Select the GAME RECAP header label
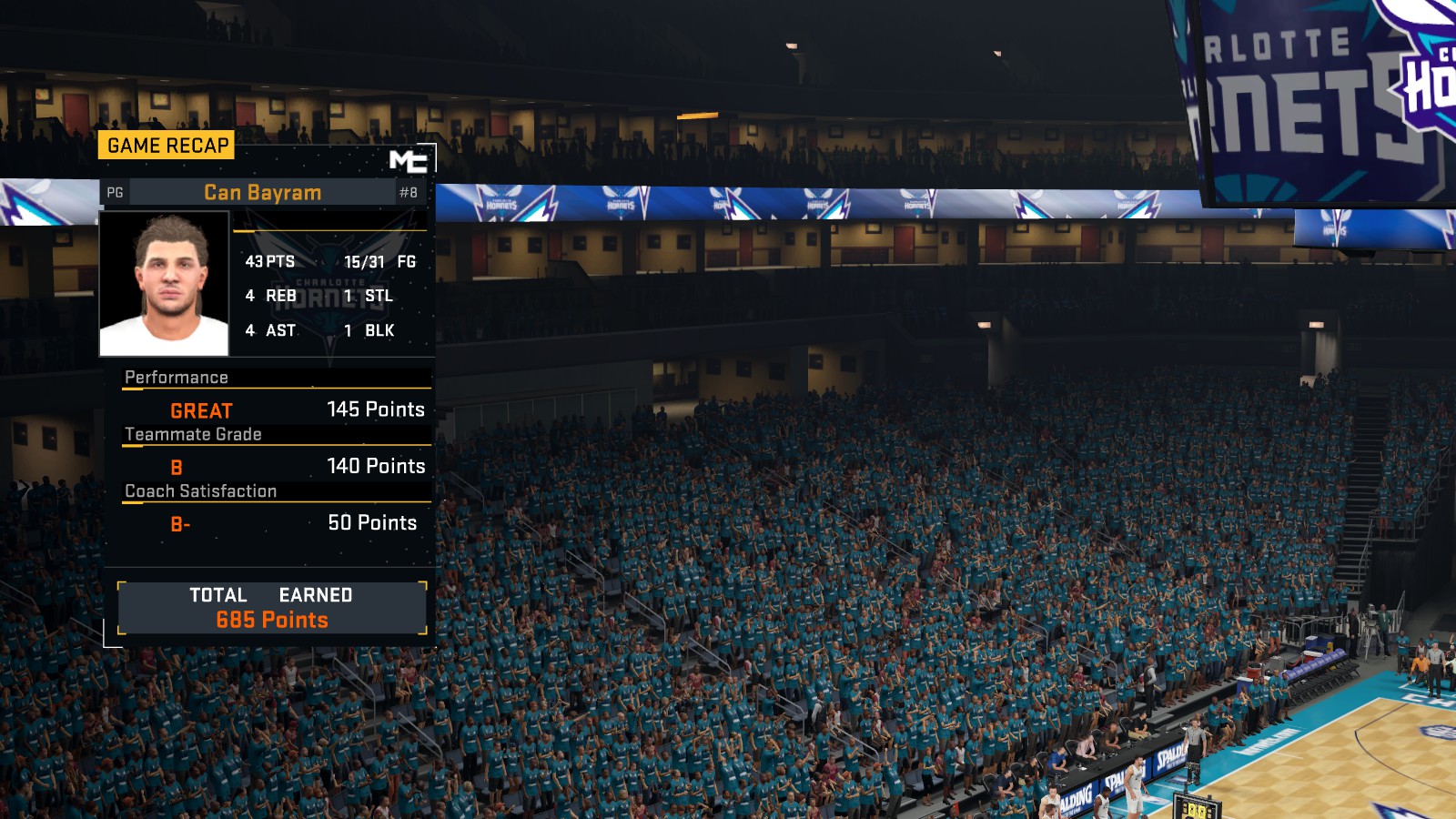 click(166, 144)
